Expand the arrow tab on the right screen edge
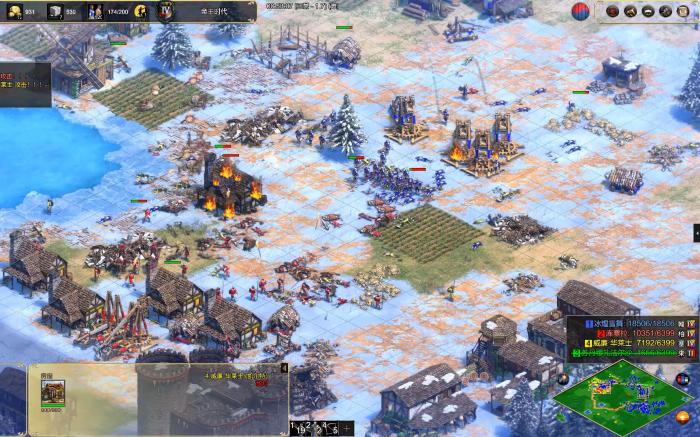Viewport: 700px width, 437px height. (695, 231)
